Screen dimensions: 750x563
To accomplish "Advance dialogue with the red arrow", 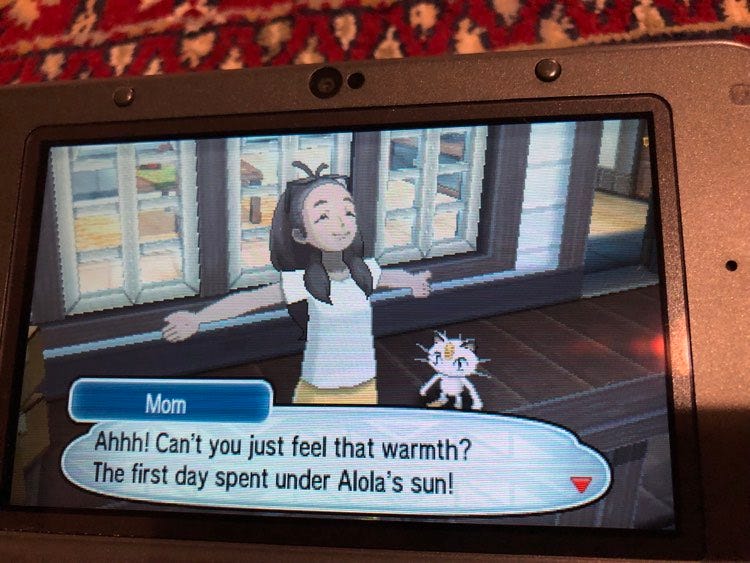I will pos(580,485).
